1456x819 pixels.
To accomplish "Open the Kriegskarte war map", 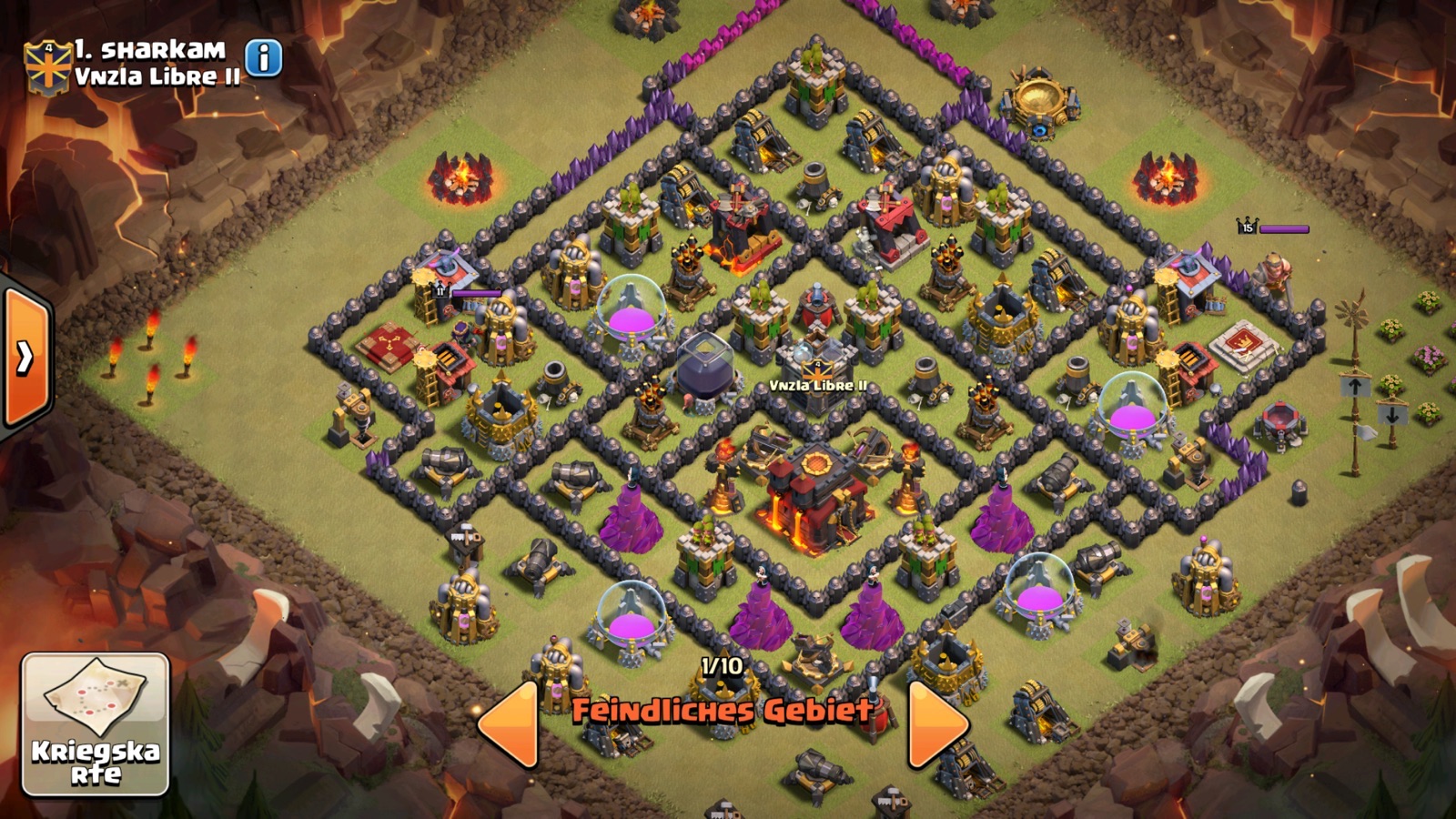I will pos(96,724).
